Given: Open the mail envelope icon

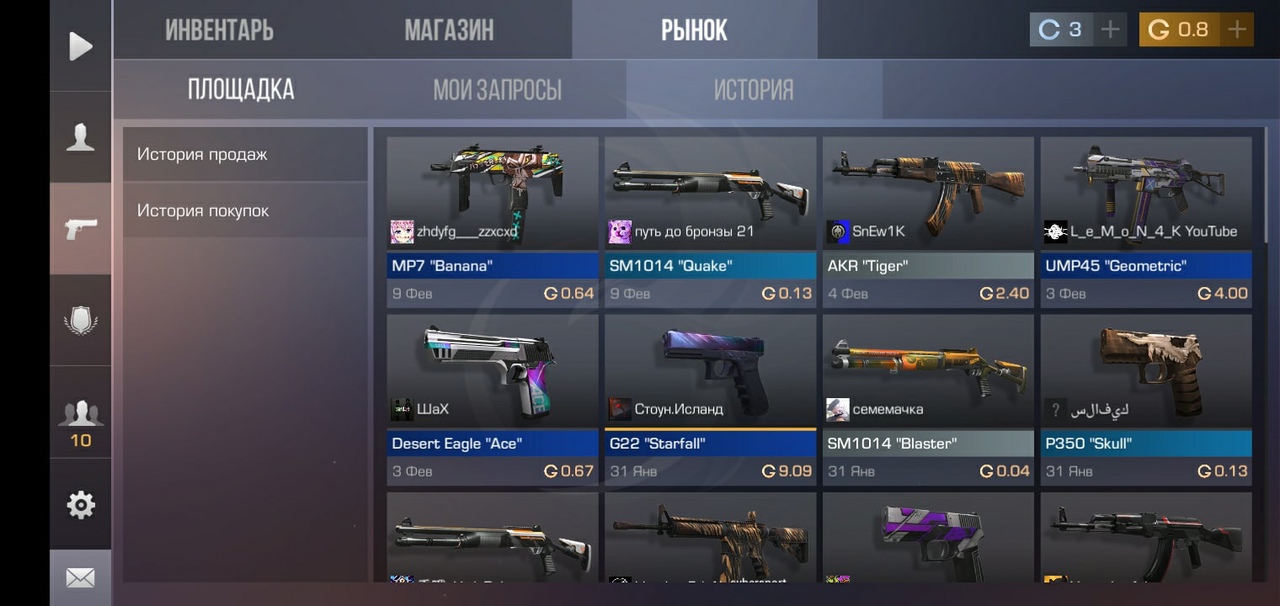Looking at the screenshot, I should click(80, 578).
